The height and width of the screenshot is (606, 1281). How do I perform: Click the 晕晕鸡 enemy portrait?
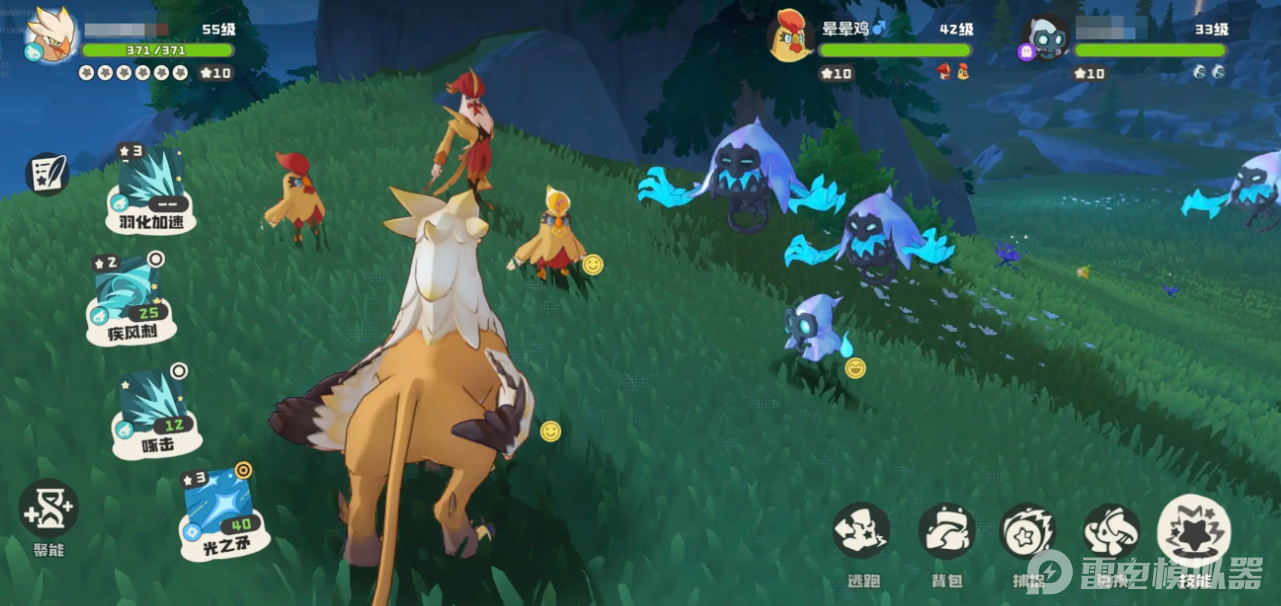[x=790, y=37]
